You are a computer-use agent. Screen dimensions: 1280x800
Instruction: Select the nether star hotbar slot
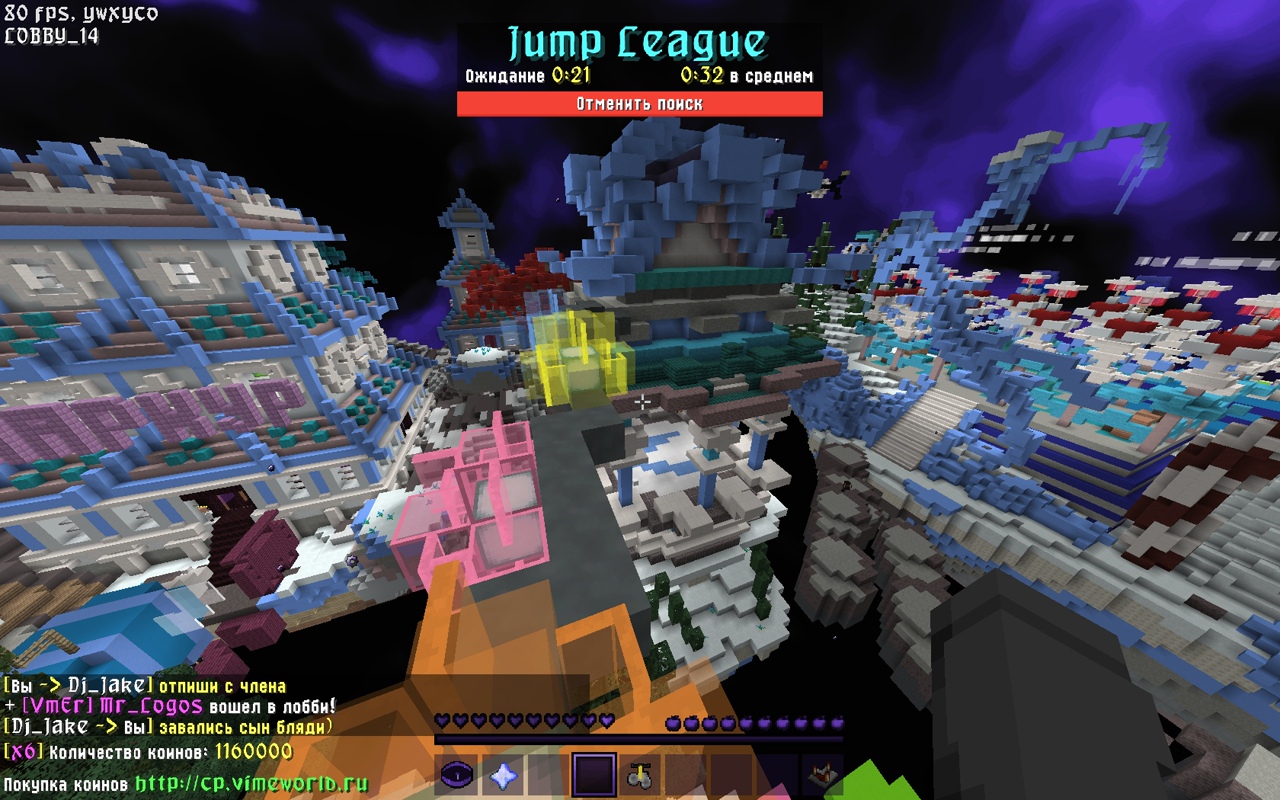click(x=502, y=776)
